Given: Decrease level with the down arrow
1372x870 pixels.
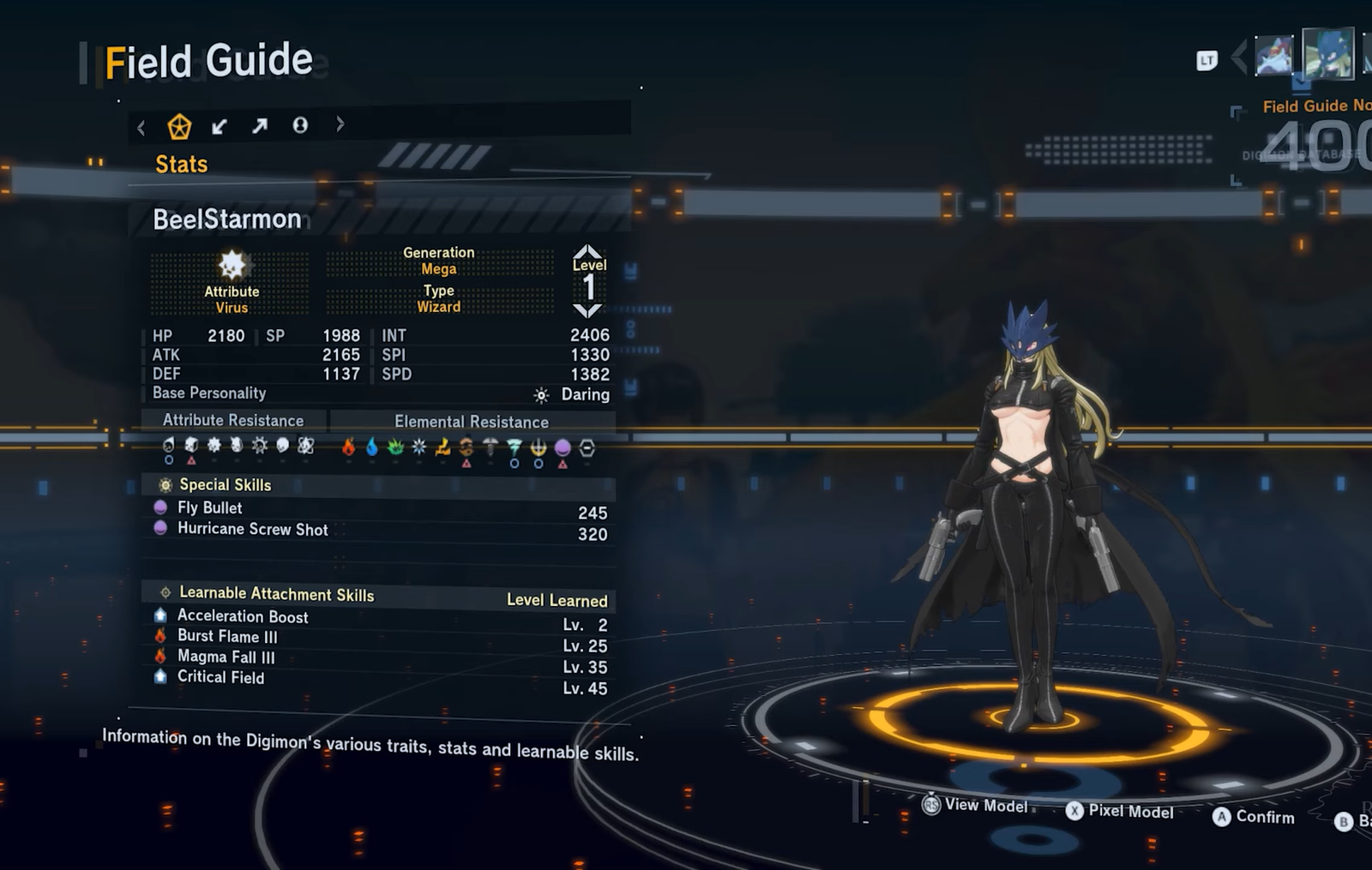Looking at the screenshot, I should click(588, 310).
